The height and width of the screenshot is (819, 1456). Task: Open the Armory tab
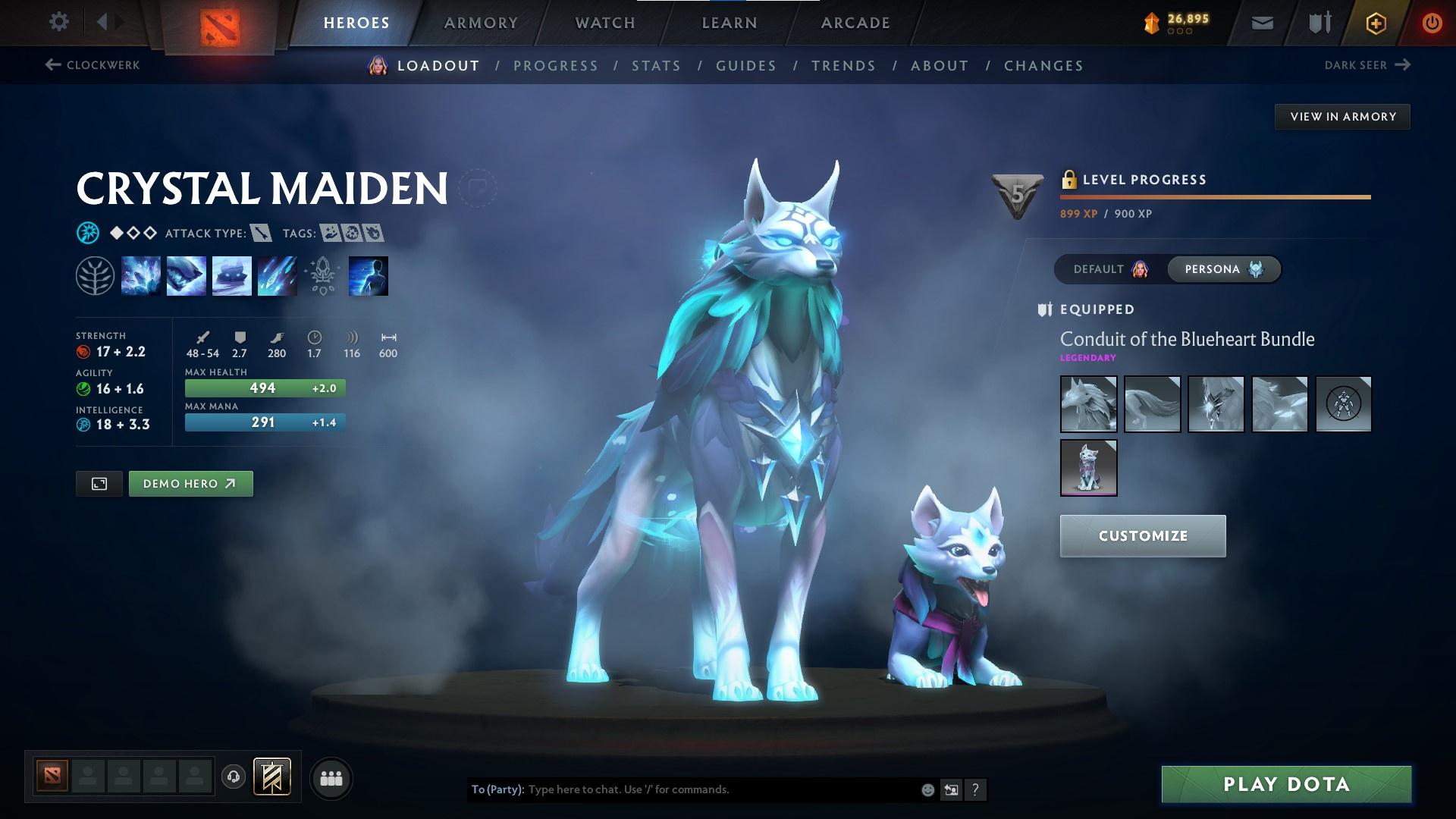tap(481, 23)
